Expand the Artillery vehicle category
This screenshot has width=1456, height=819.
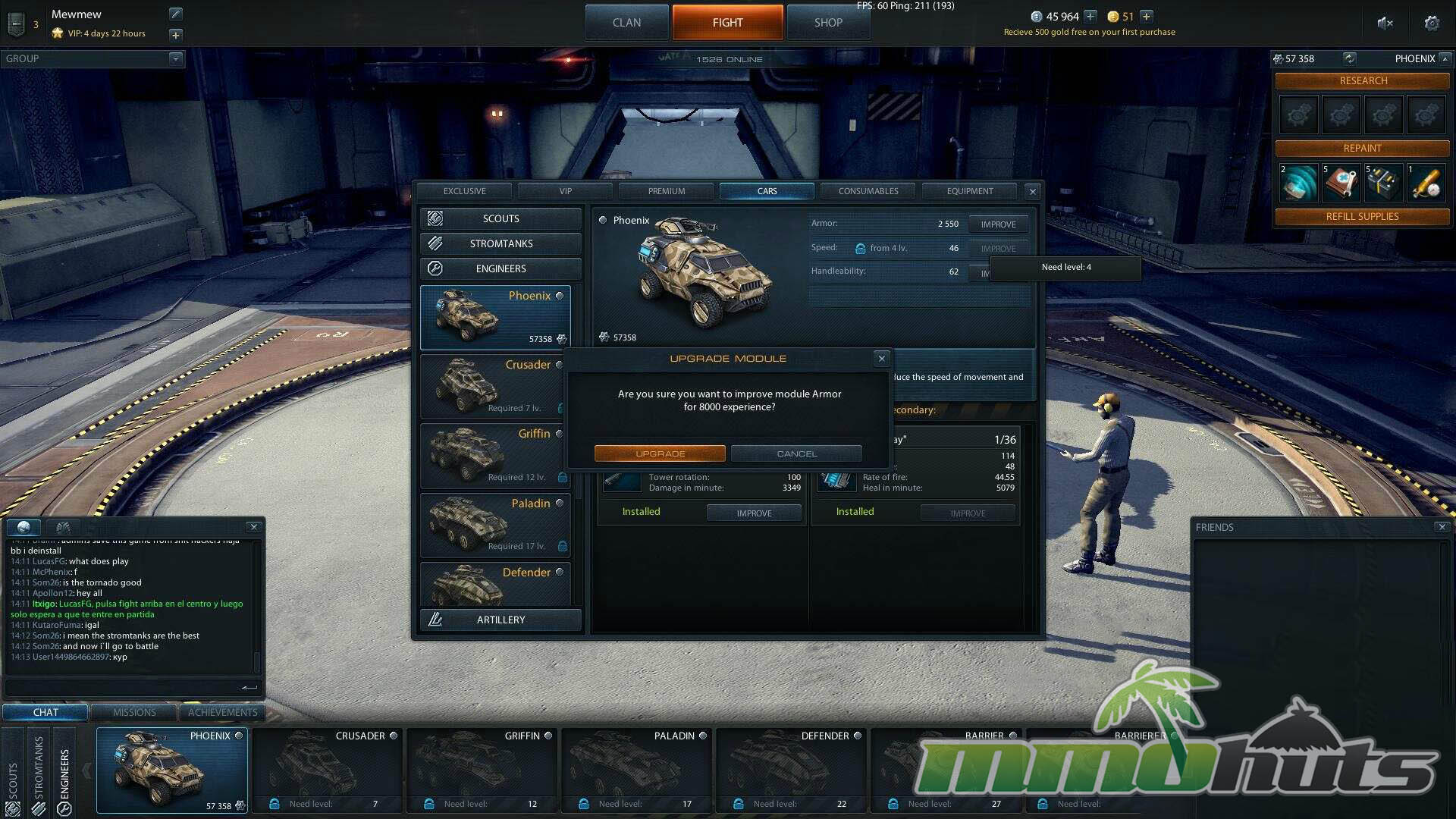coord(500,620)
